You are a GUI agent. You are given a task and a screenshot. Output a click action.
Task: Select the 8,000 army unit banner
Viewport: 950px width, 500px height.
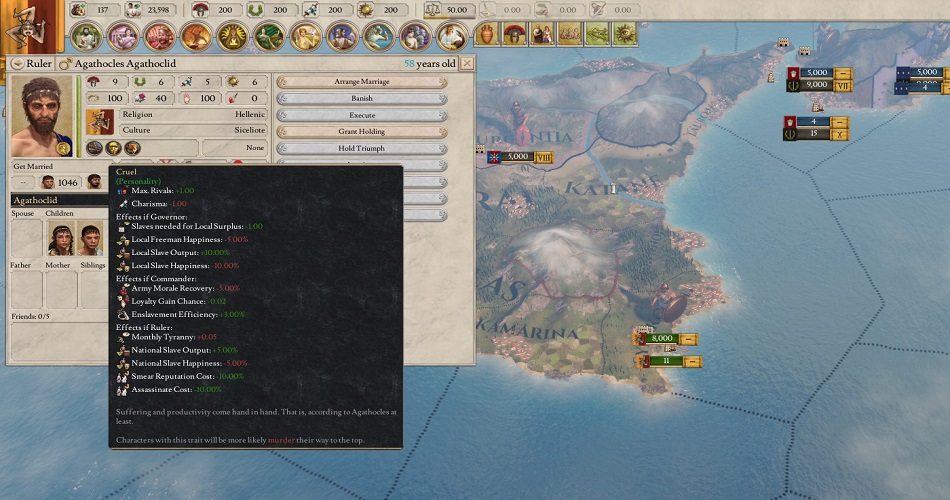(661, 339)
